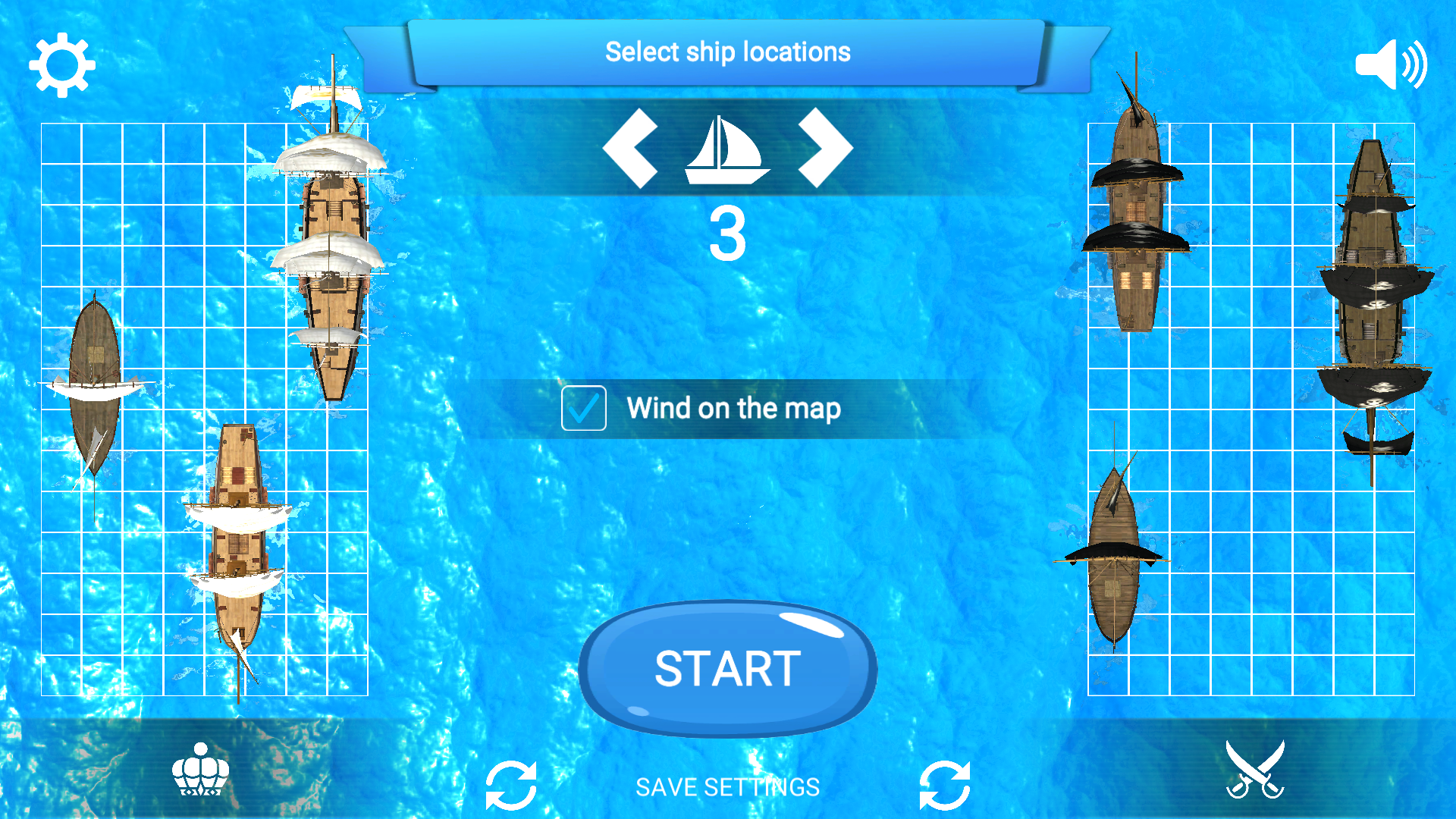Select the crossed swords pirate icon

[x=1255, y=768]
